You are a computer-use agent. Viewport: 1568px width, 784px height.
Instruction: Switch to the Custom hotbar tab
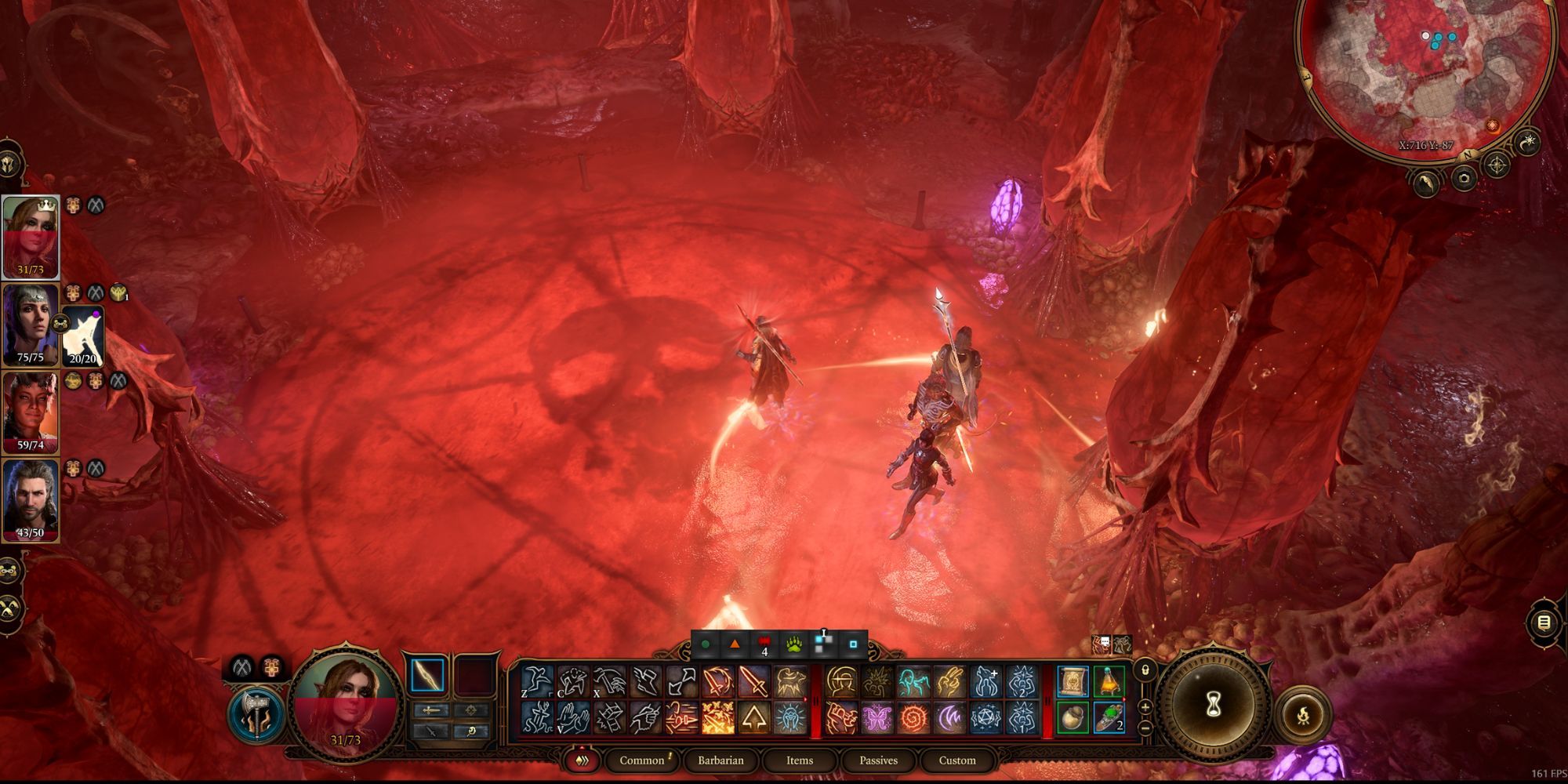coord(957,760)
